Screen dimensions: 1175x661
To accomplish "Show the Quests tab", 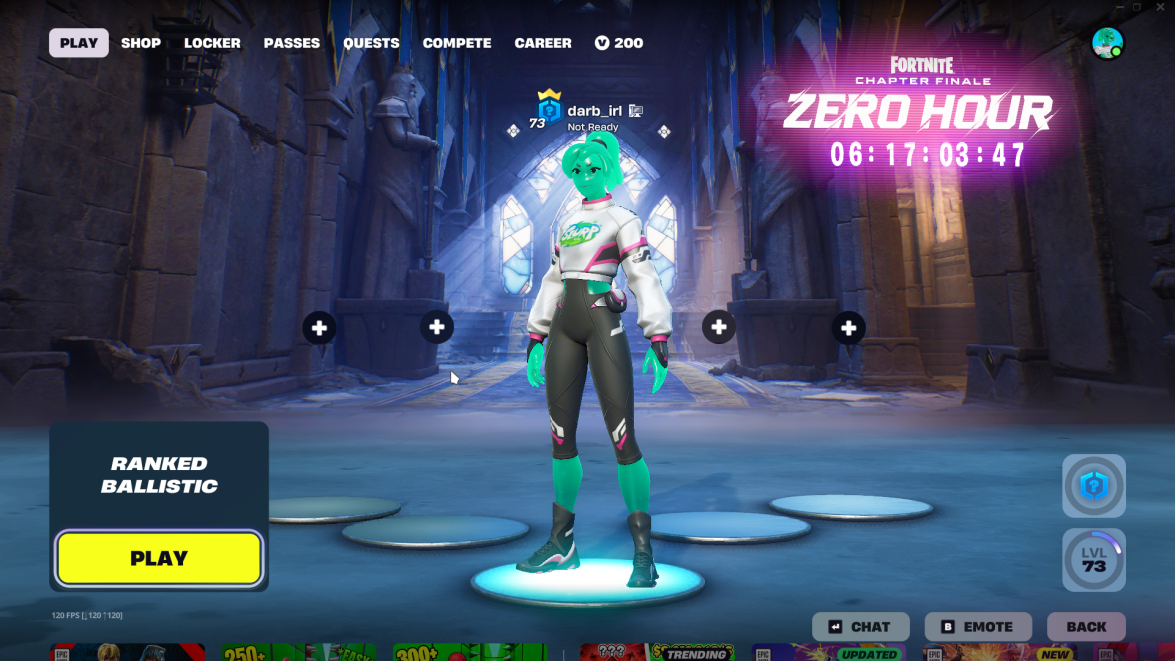I will [x=371, y=43].
